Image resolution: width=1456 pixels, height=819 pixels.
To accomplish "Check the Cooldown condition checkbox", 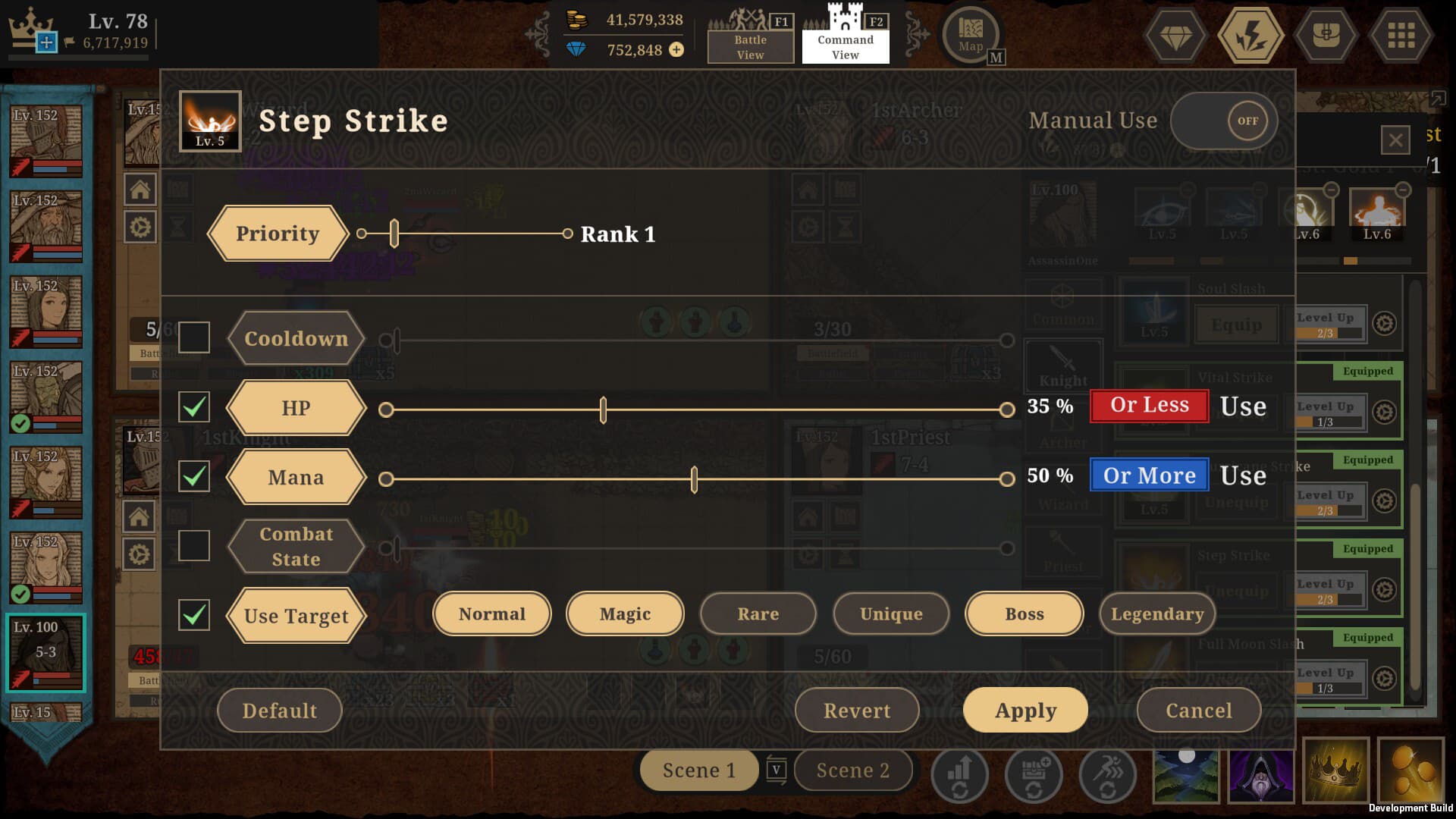I will coord(194,337).
